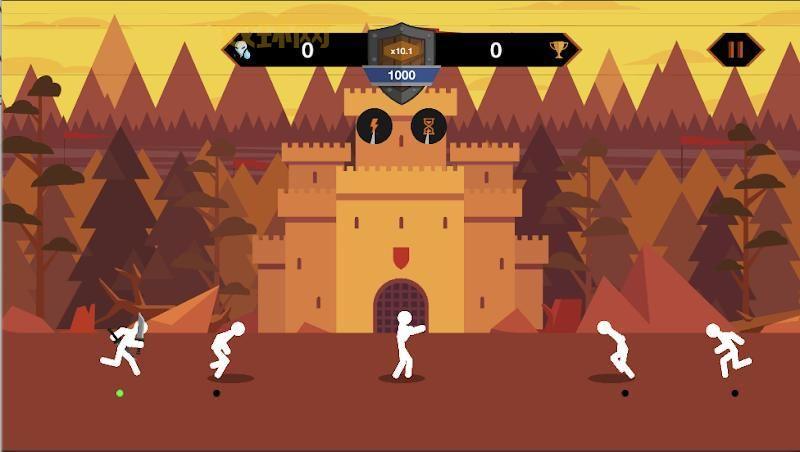
Task: Activate the hourglass slow-time power-up
Action: pos(429,127)
